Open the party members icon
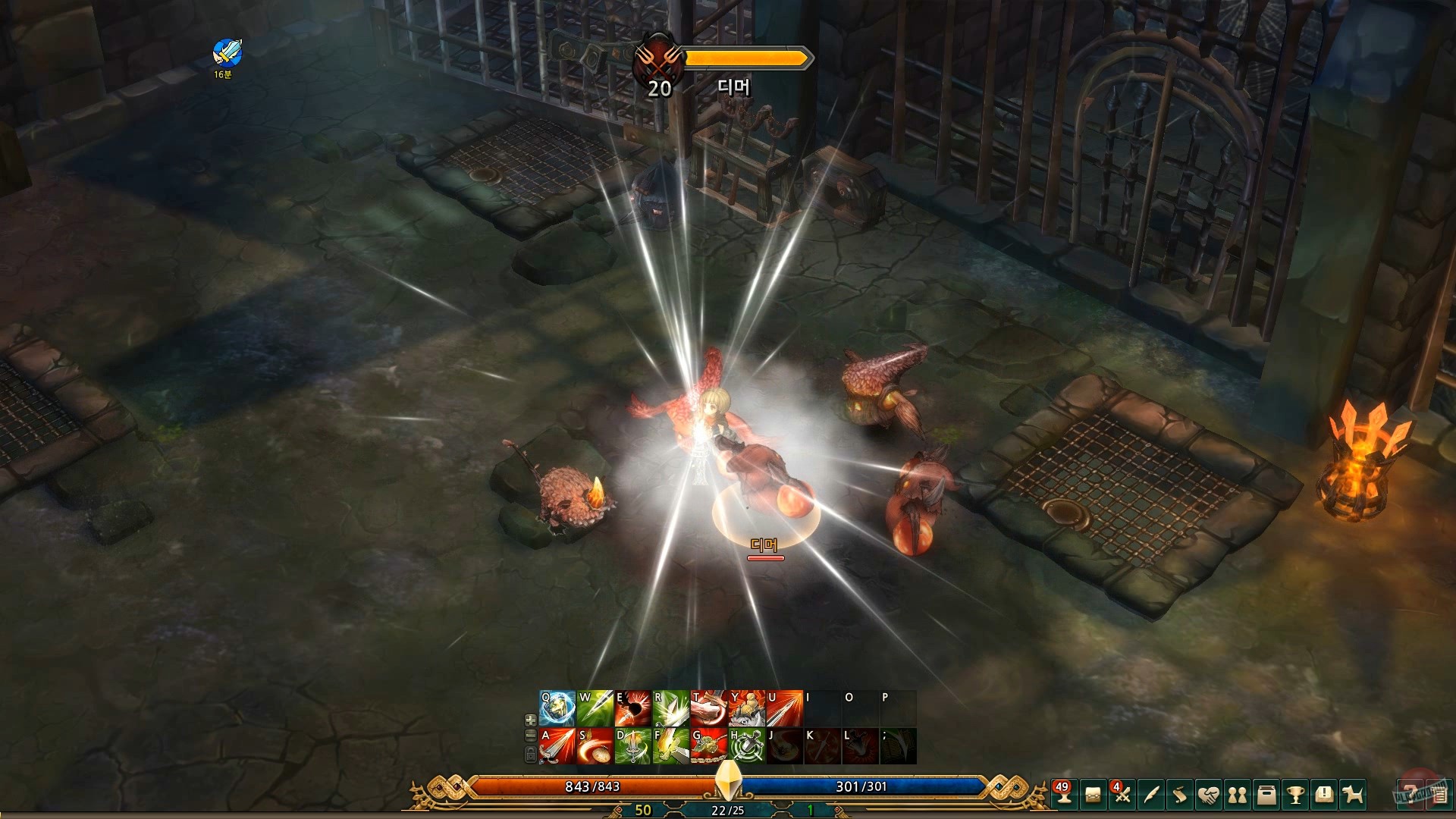Screen dimensions: 1456x819 point(1238,795)
